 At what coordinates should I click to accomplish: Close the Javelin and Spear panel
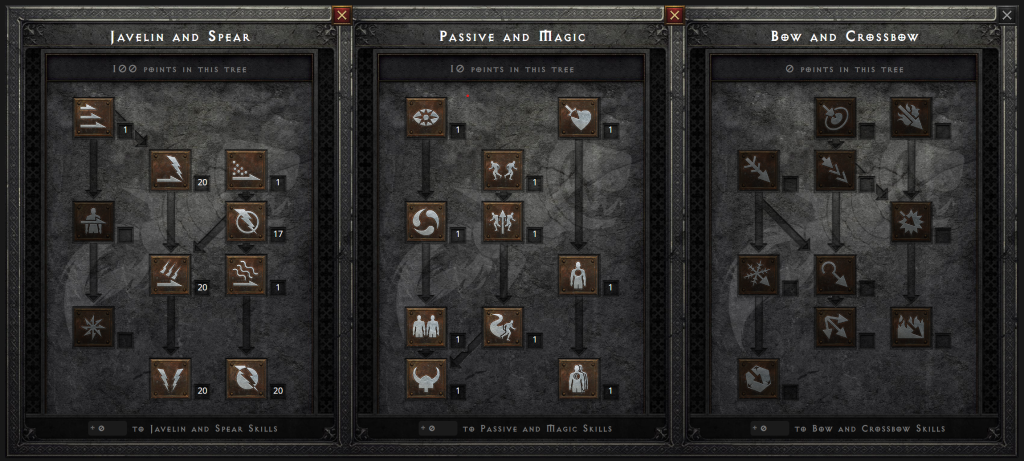point(342,15)
